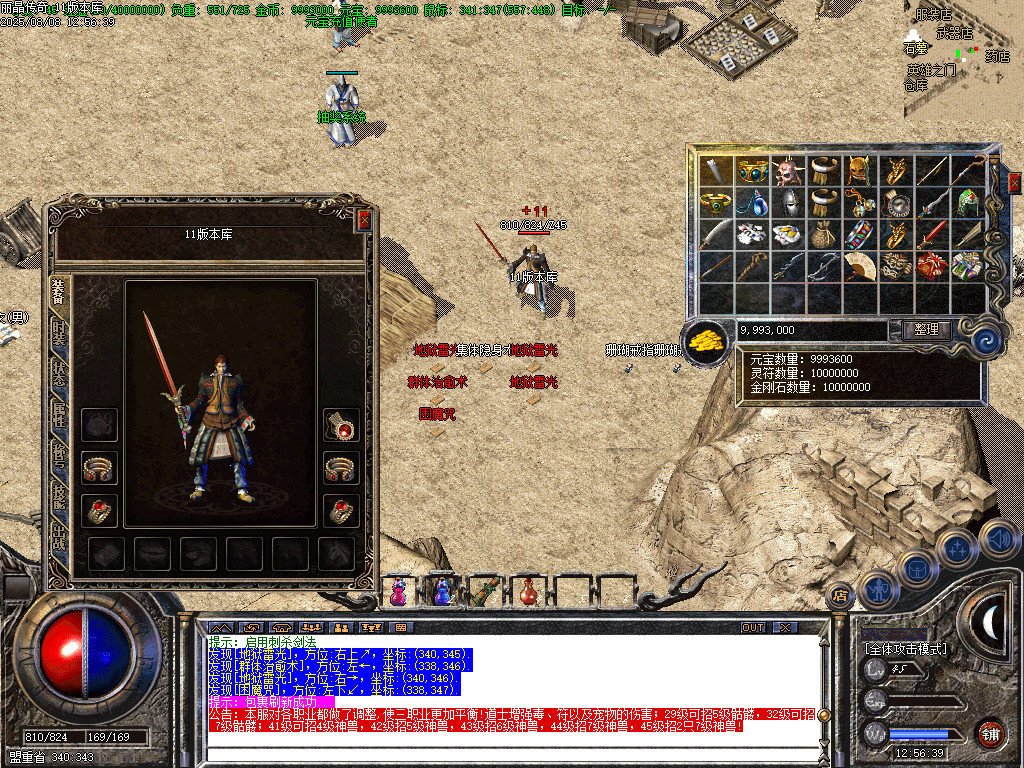The width and height of the screenshot is (1024, 768).
Task: Click the OUT button on the chat bar
Action: (x=753, y=627)
